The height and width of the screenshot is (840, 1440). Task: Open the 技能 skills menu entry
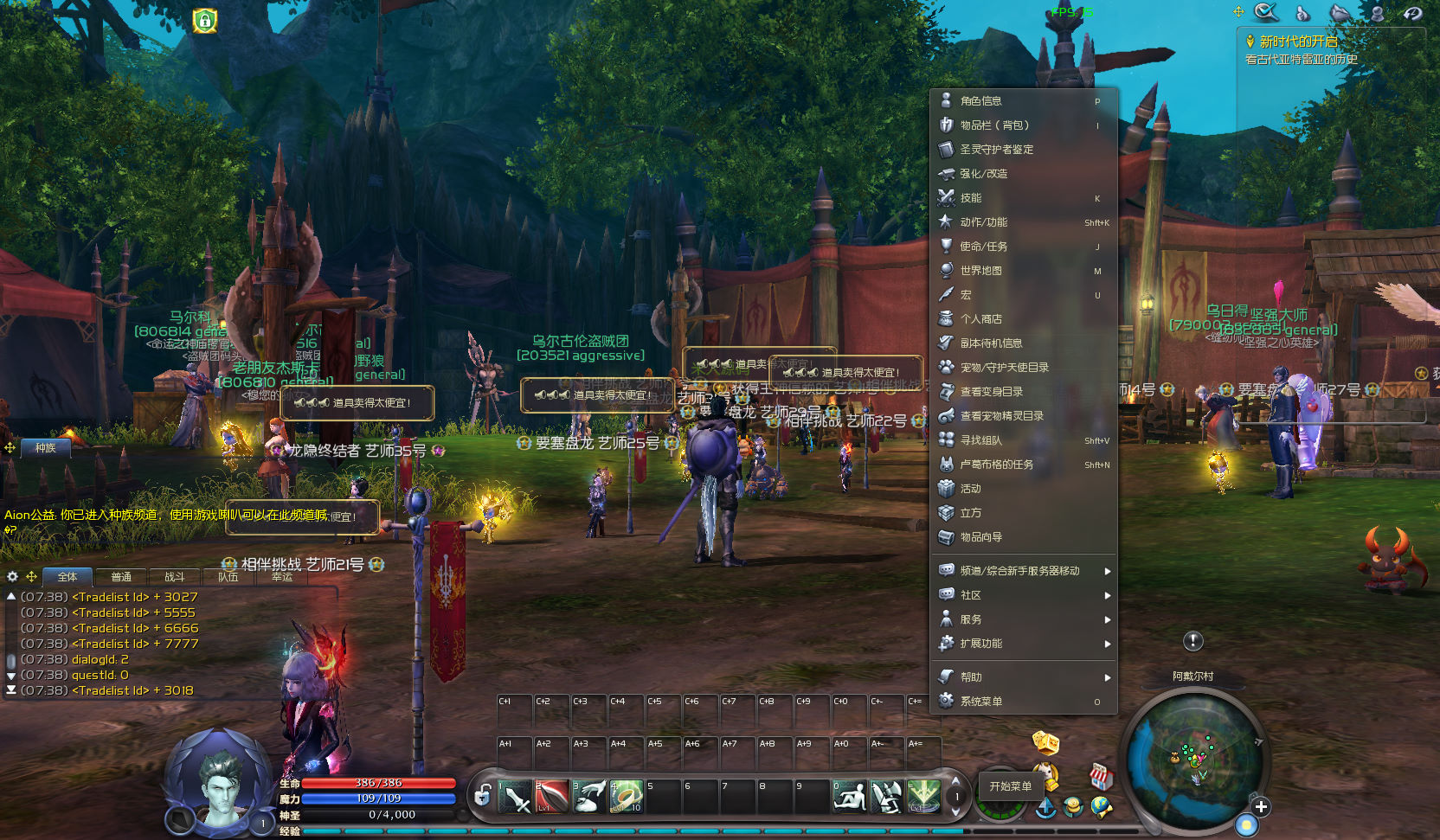(971, 198)
